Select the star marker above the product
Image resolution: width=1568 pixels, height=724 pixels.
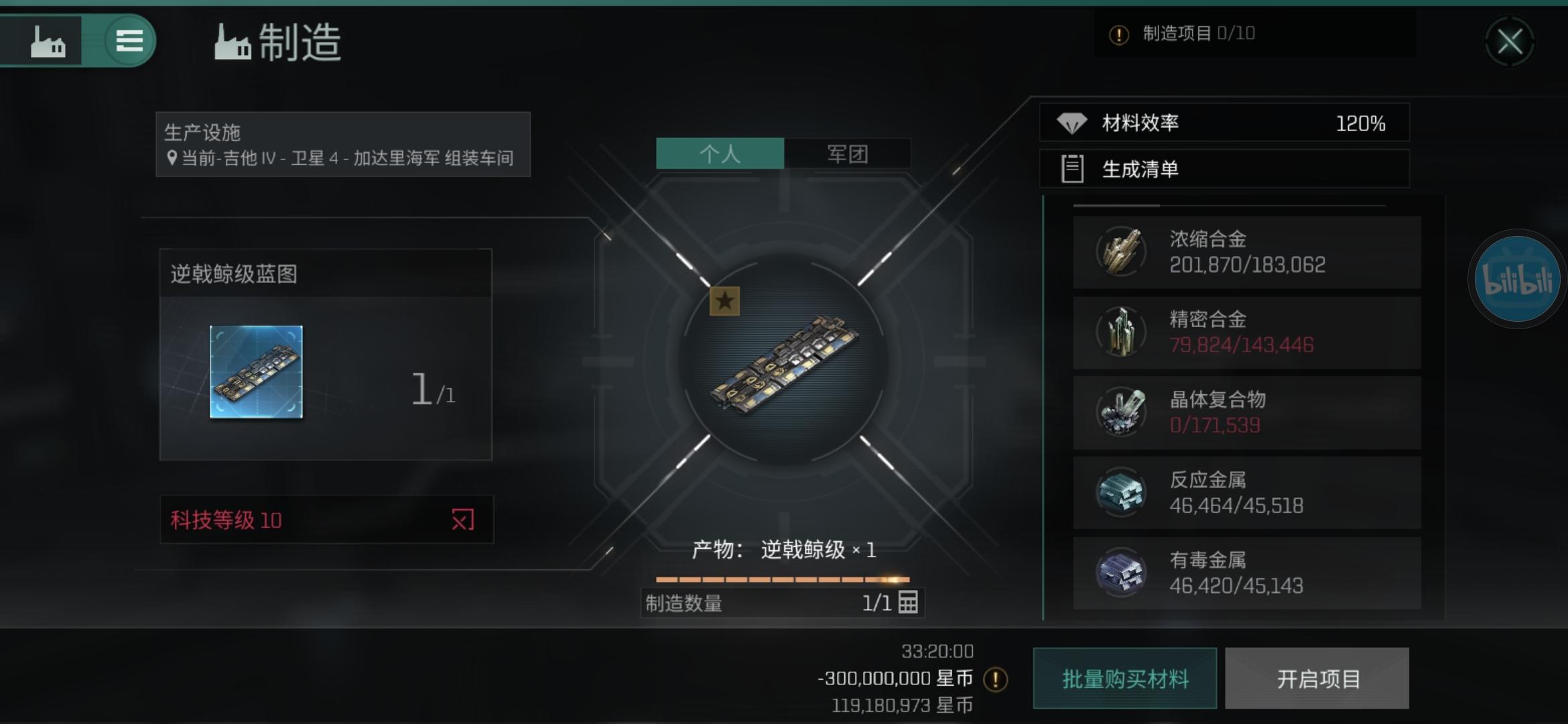point(724,303)
